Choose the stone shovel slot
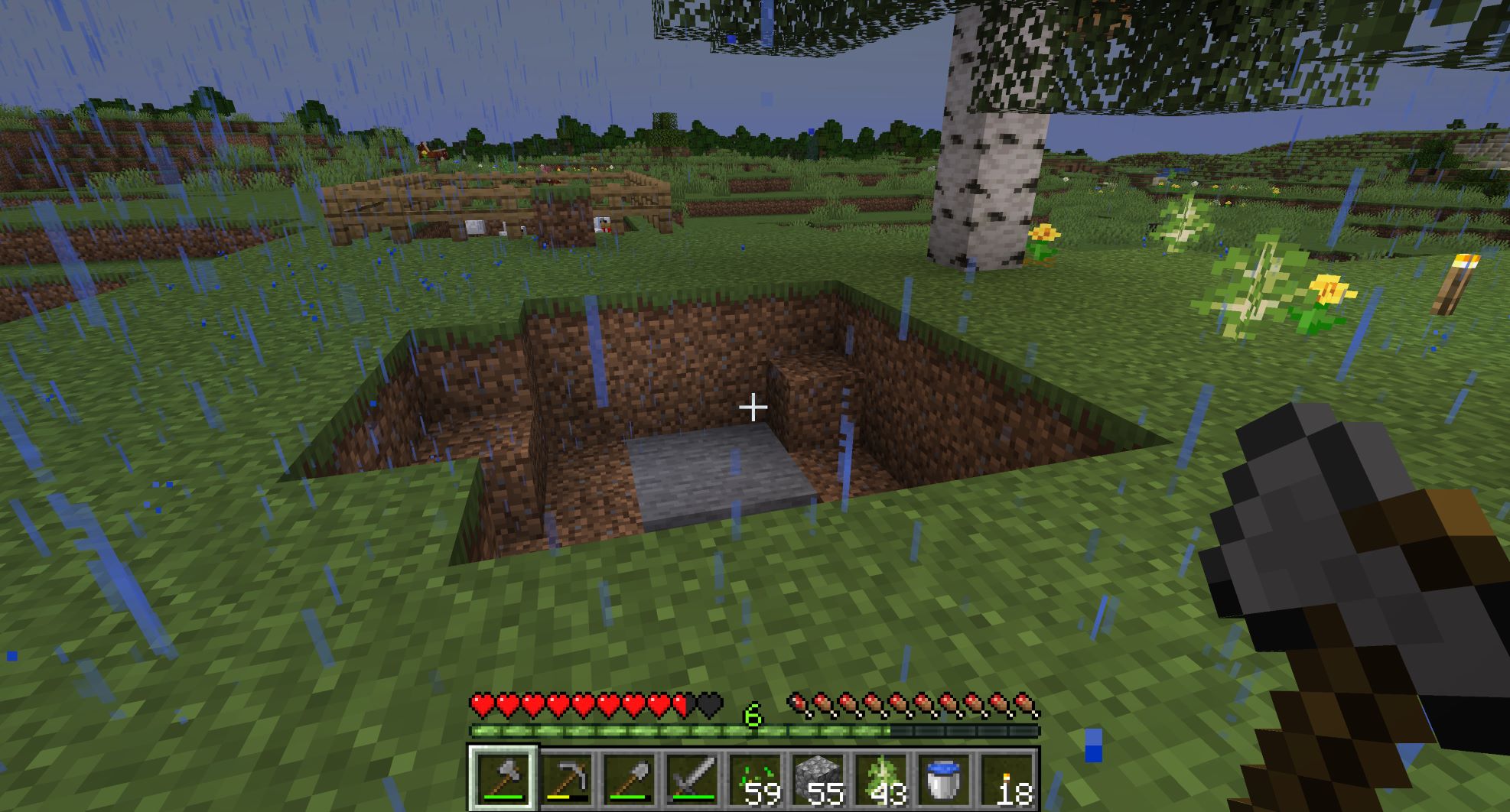This screenshot has width=1510, height=812. coord(630,779)
